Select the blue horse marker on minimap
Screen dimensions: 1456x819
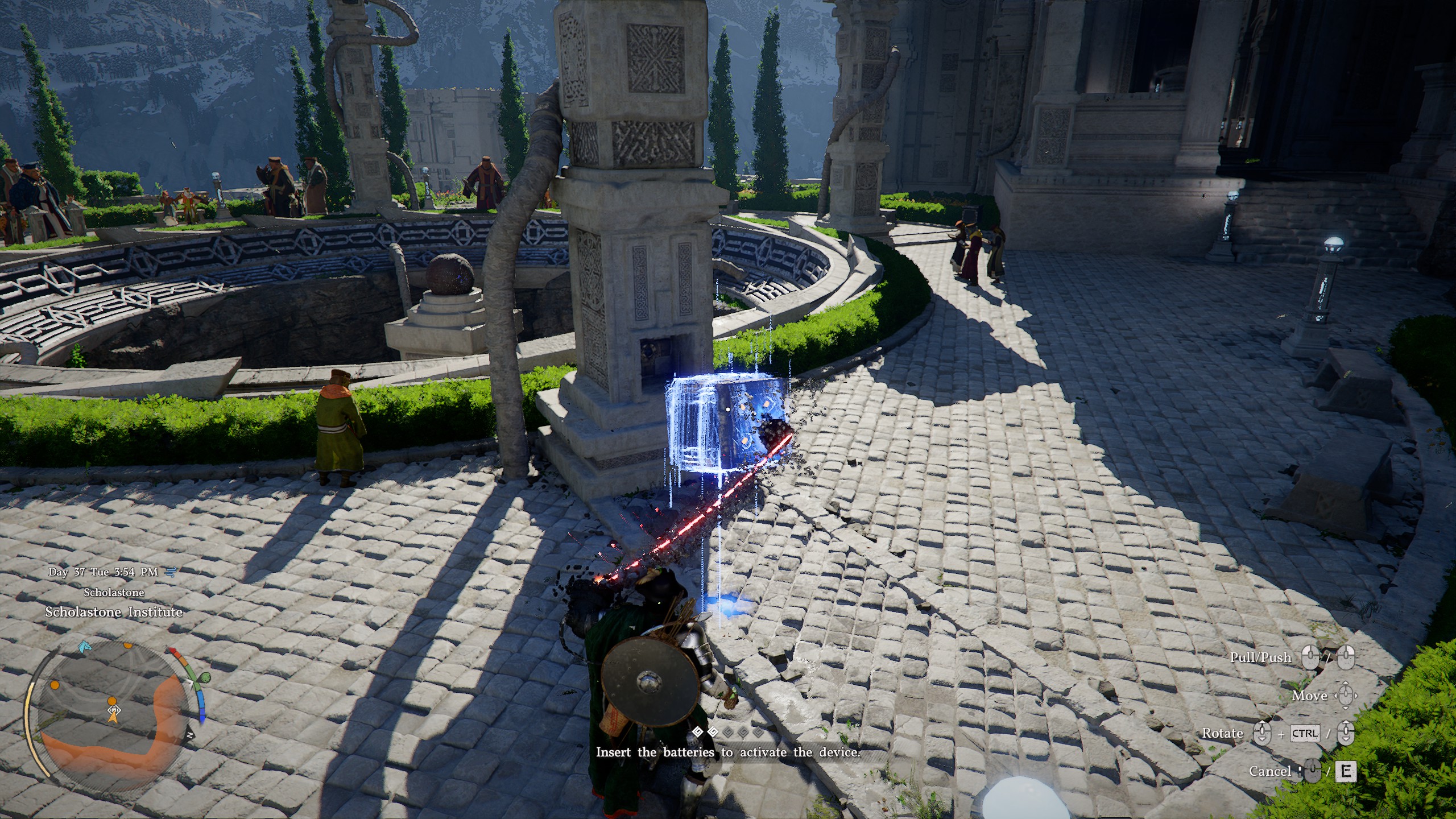85,646
